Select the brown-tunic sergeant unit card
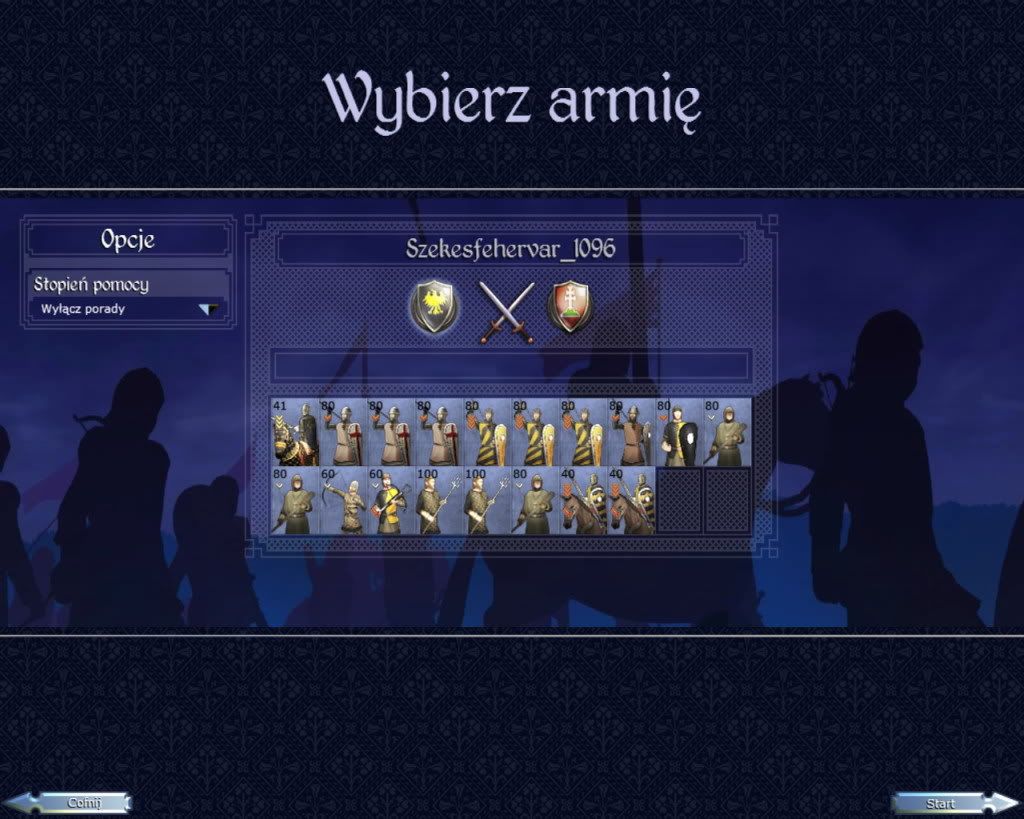The width and height of the screenshot is (1024, 819). coord(630,432)
